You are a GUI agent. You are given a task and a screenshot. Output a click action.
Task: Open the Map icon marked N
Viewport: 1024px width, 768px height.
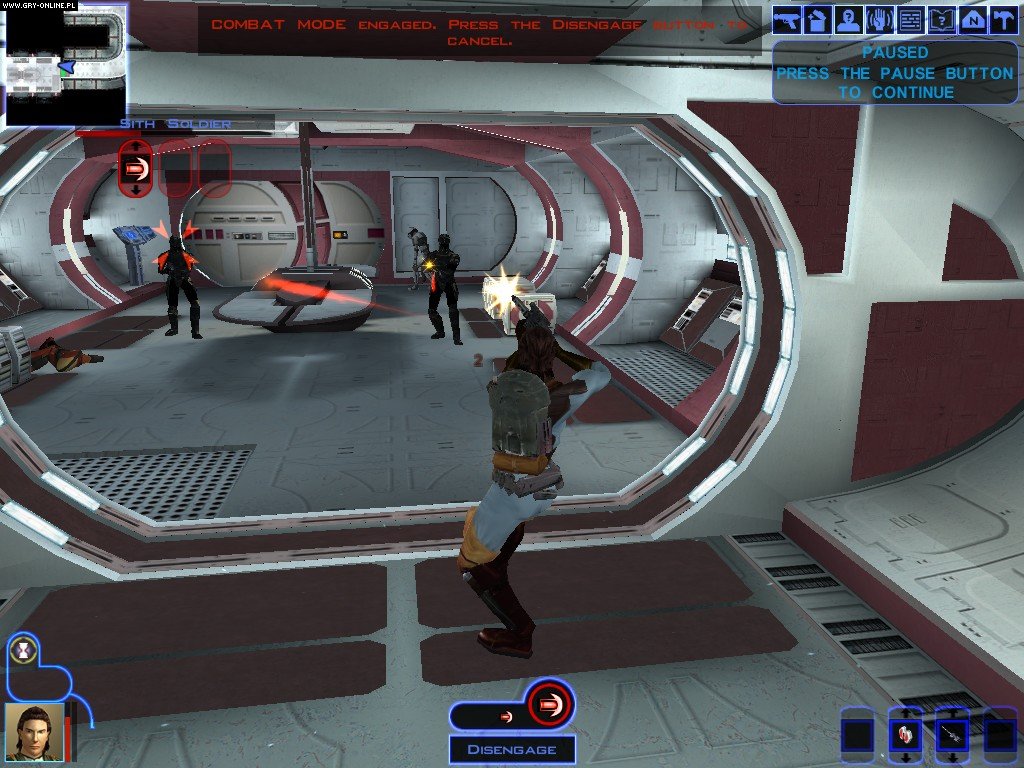(x=972, y=18)
